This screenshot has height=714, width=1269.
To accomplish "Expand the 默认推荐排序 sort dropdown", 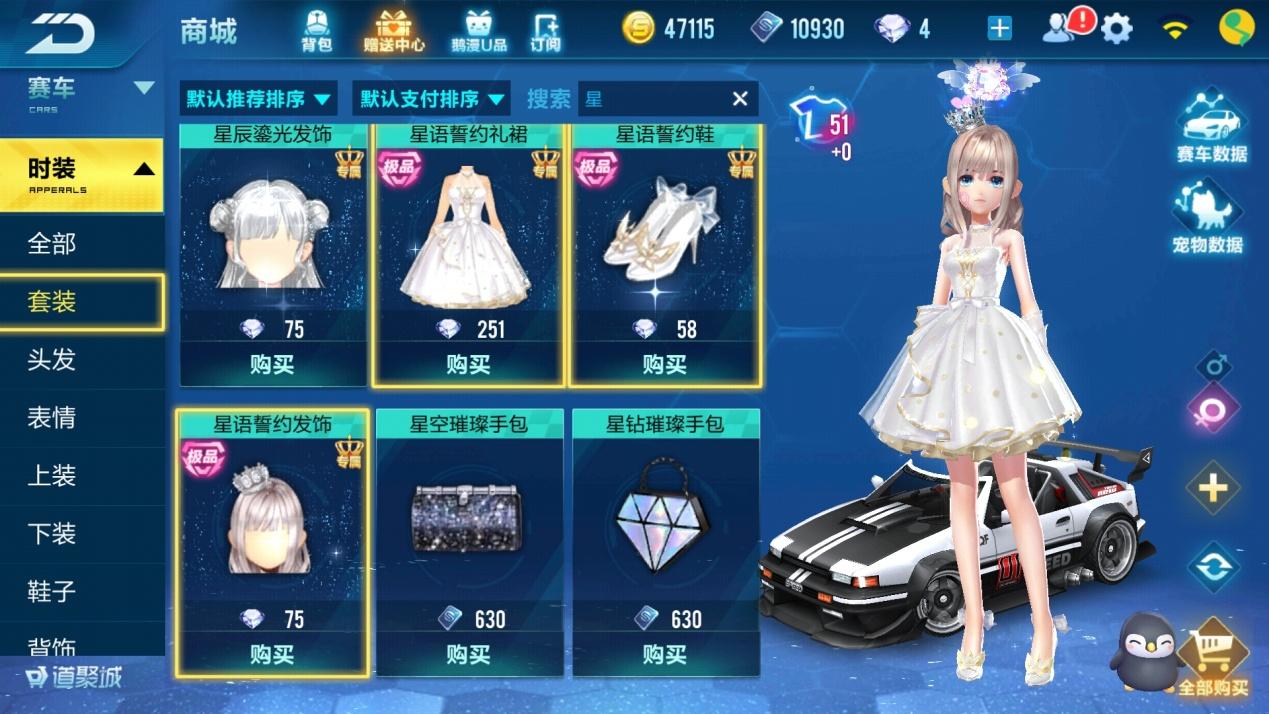I will click(x=258, y=99).
